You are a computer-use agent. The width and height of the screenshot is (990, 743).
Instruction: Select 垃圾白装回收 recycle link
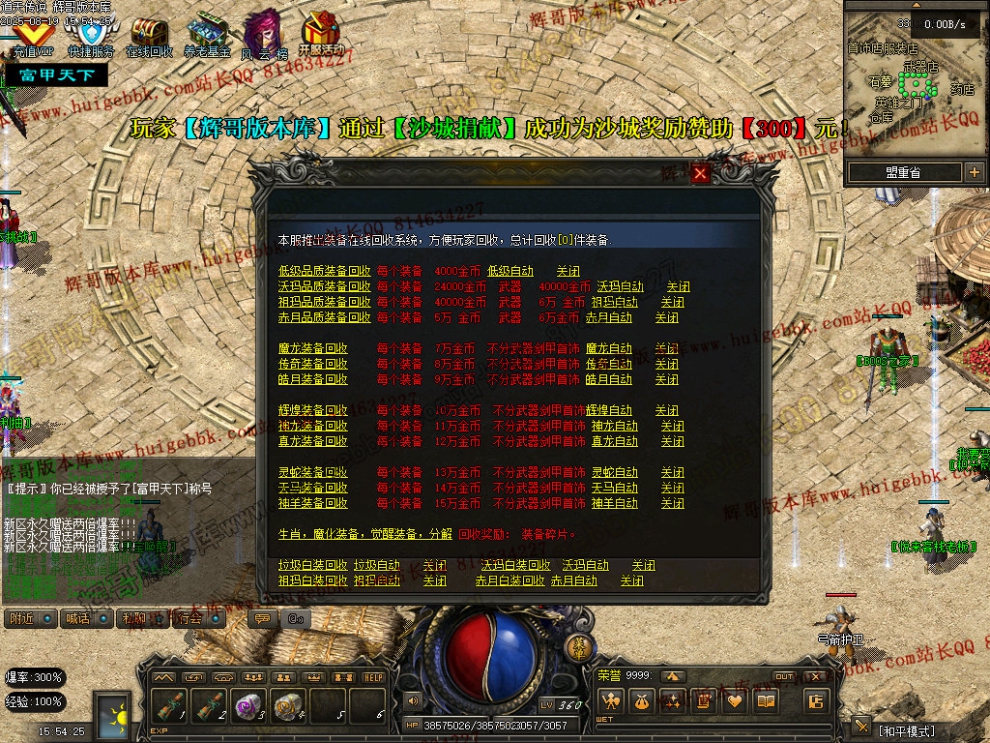(x=313, y=566)
